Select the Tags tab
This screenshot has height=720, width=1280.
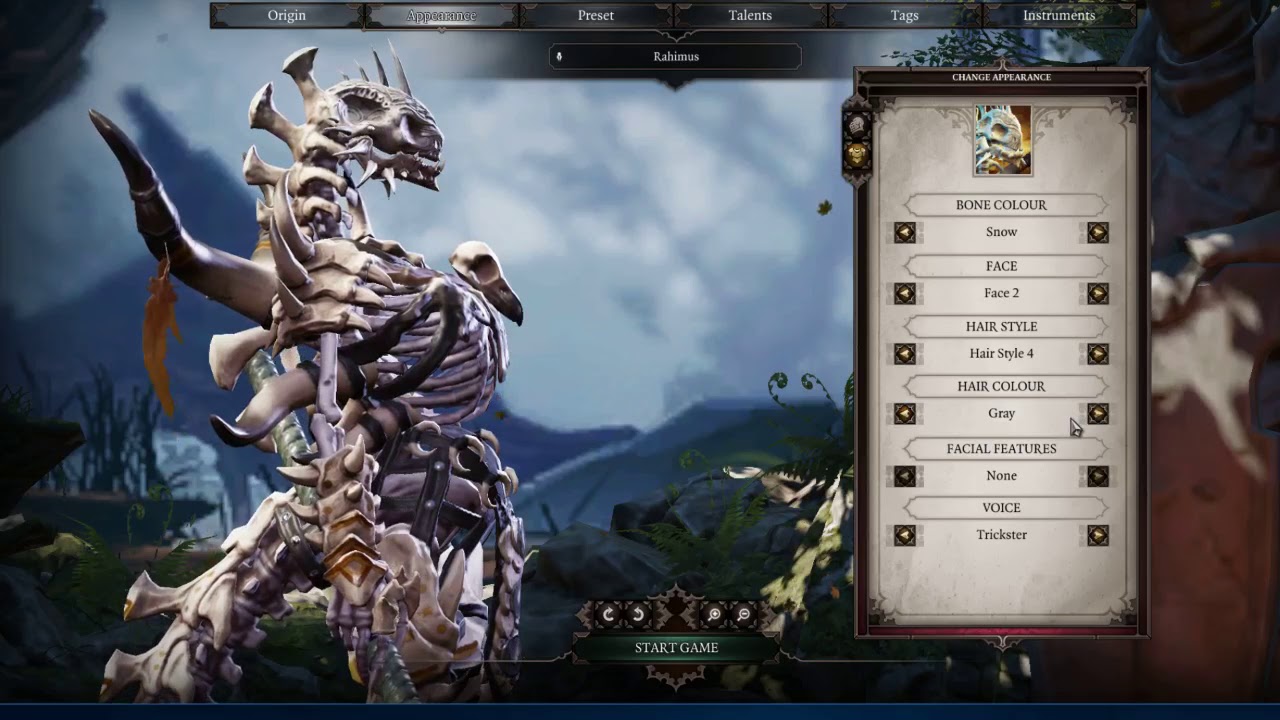tap(904, 15)
